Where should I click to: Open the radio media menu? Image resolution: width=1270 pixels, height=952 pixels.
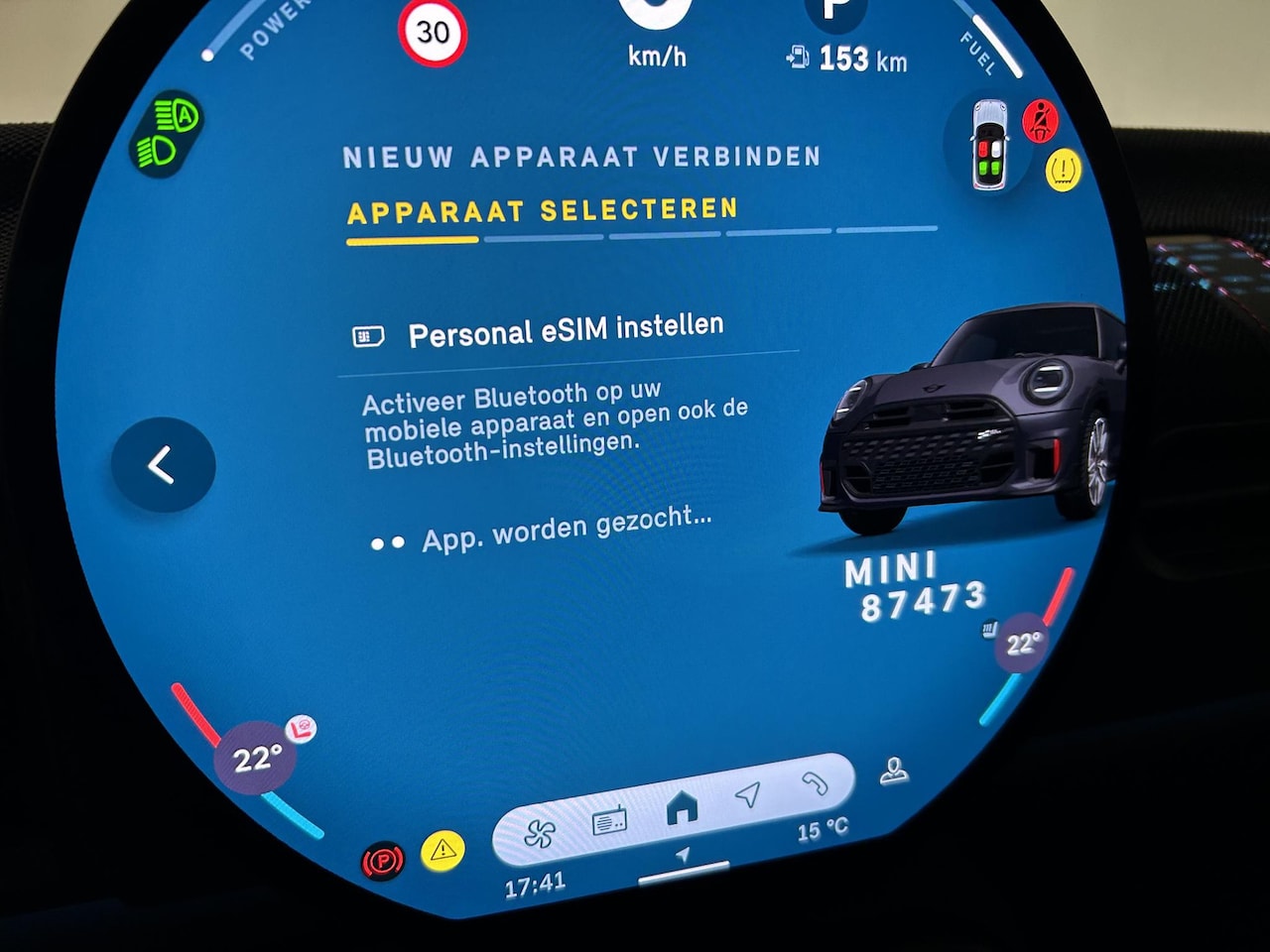(609, 821)
